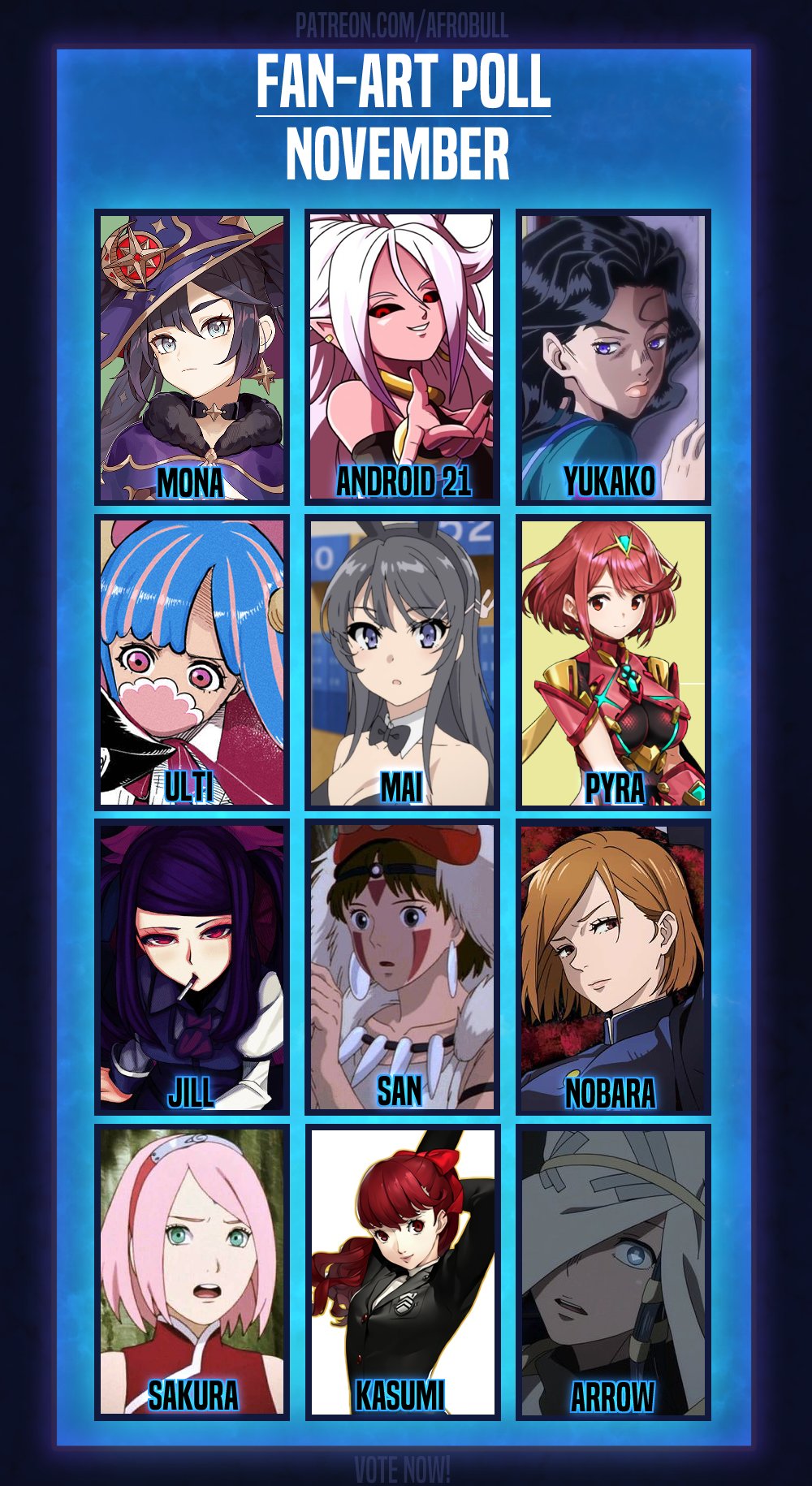This screenshot has width=812, height=1486.
Task: Open the patreon.com/afrobull link
Action: coord(402,25)
